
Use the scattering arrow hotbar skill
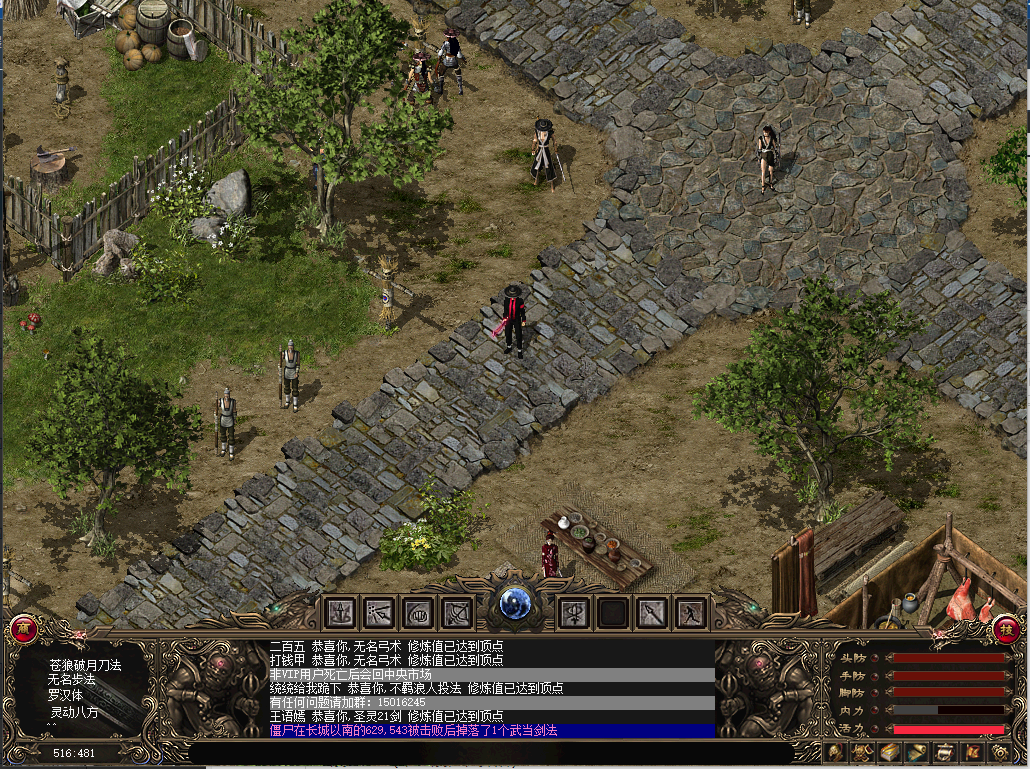380,611
